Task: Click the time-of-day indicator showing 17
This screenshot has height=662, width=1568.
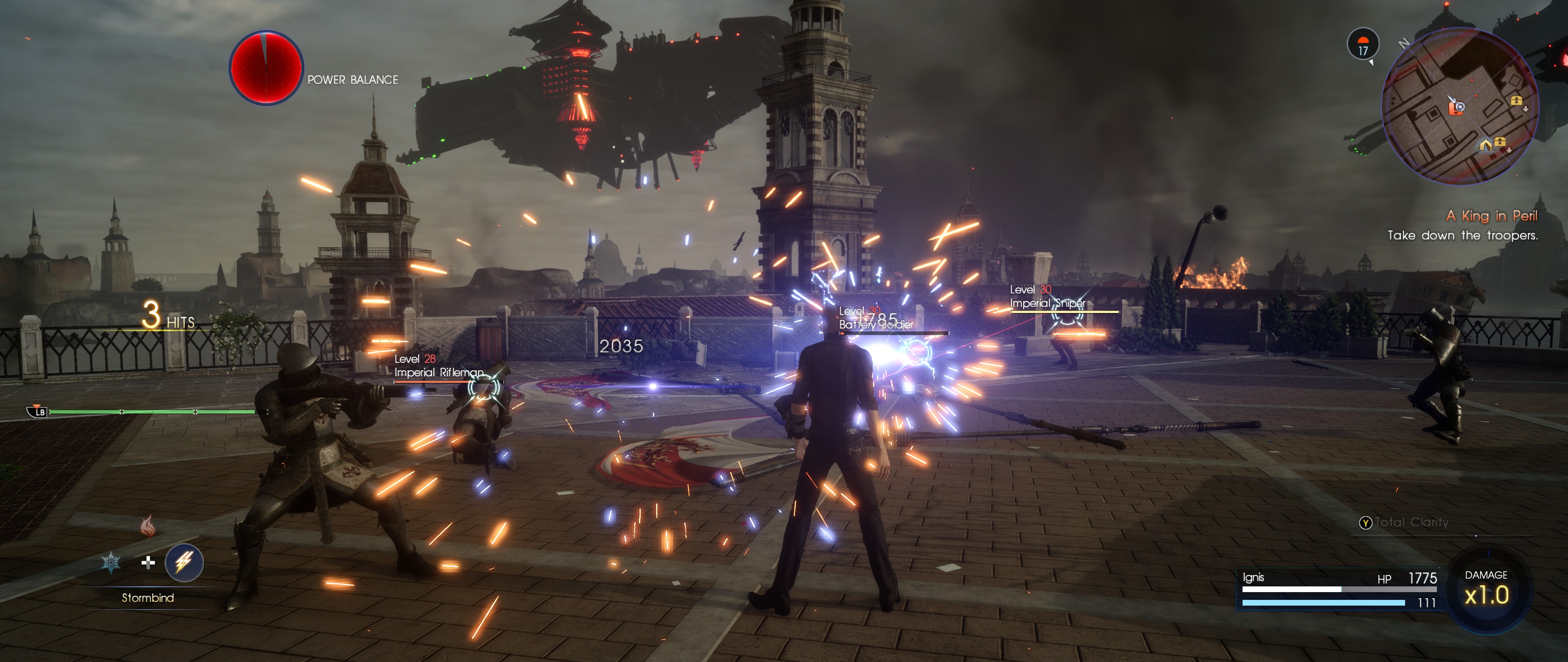Action: click(1363, 45)
